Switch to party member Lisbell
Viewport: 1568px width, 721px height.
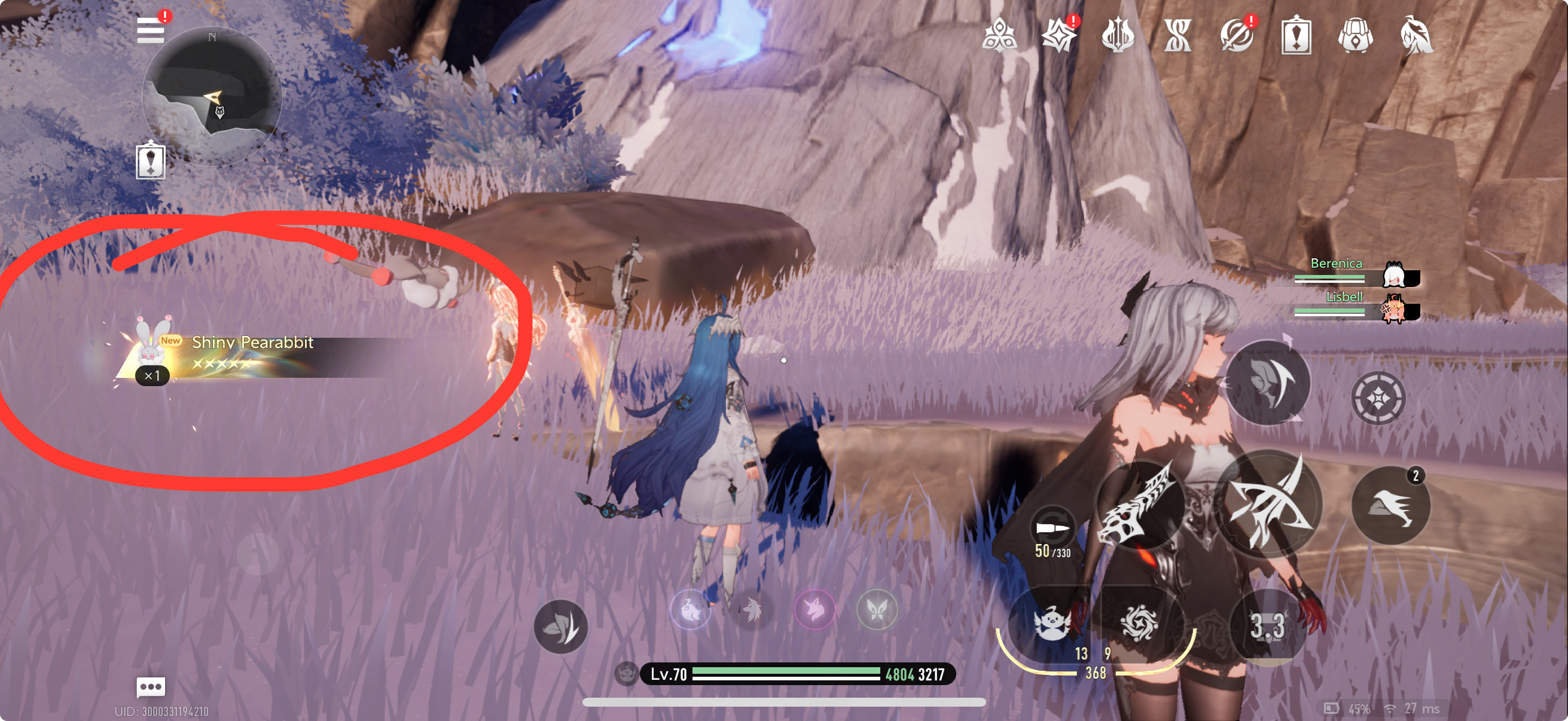1393,309
